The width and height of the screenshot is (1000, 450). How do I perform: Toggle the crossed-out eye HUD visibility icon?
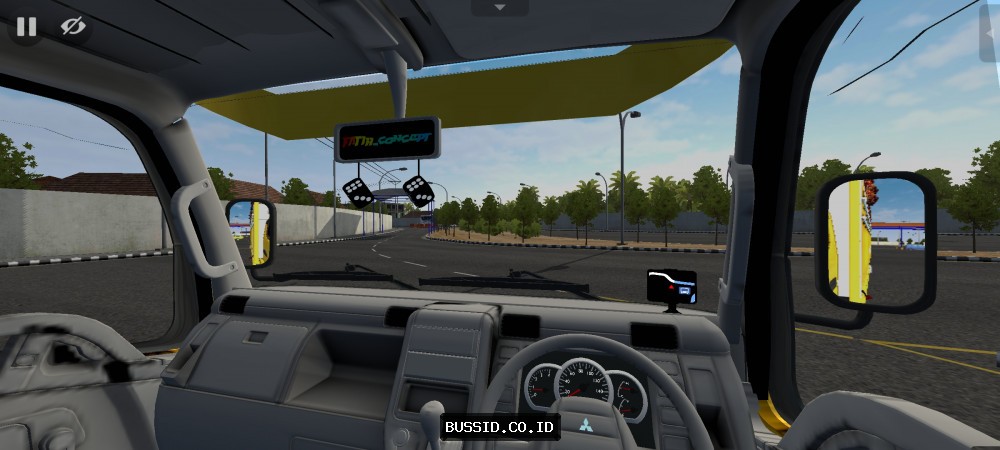(73, 27)
